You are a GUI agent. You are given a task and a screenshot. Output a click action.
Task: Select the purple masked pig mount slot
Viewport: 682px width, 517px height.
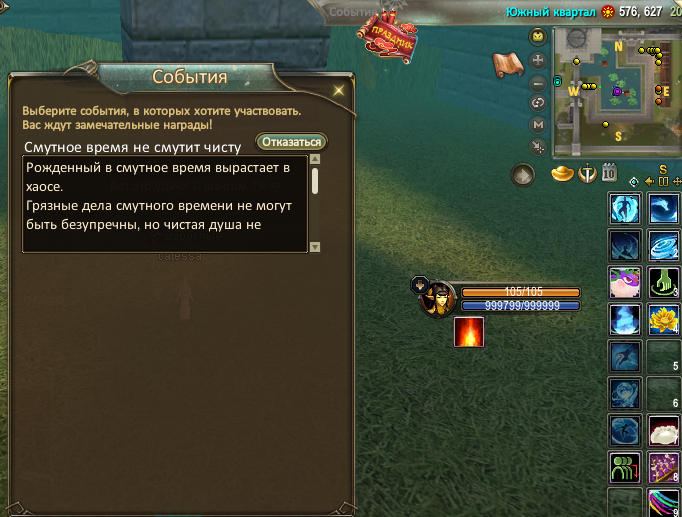625,282
